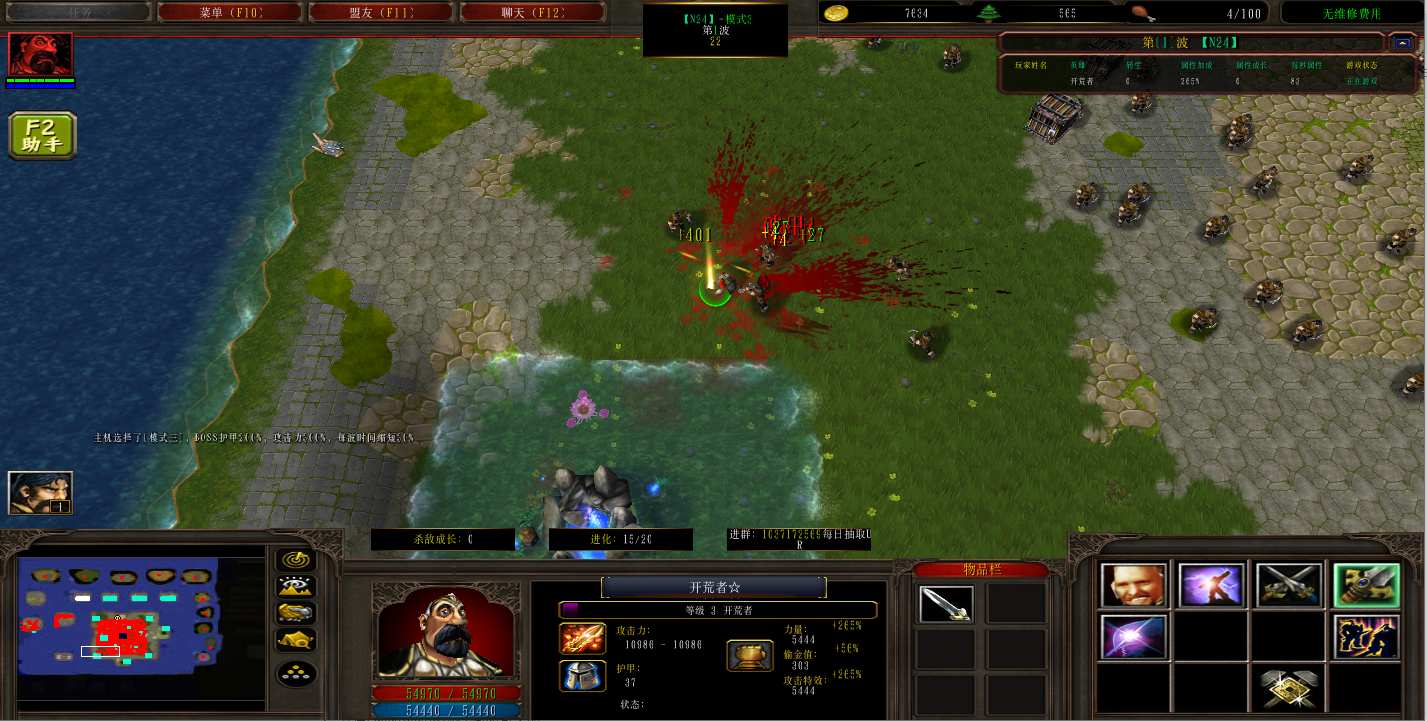Toggle the minimap creep camp display button

click(296, 640)
